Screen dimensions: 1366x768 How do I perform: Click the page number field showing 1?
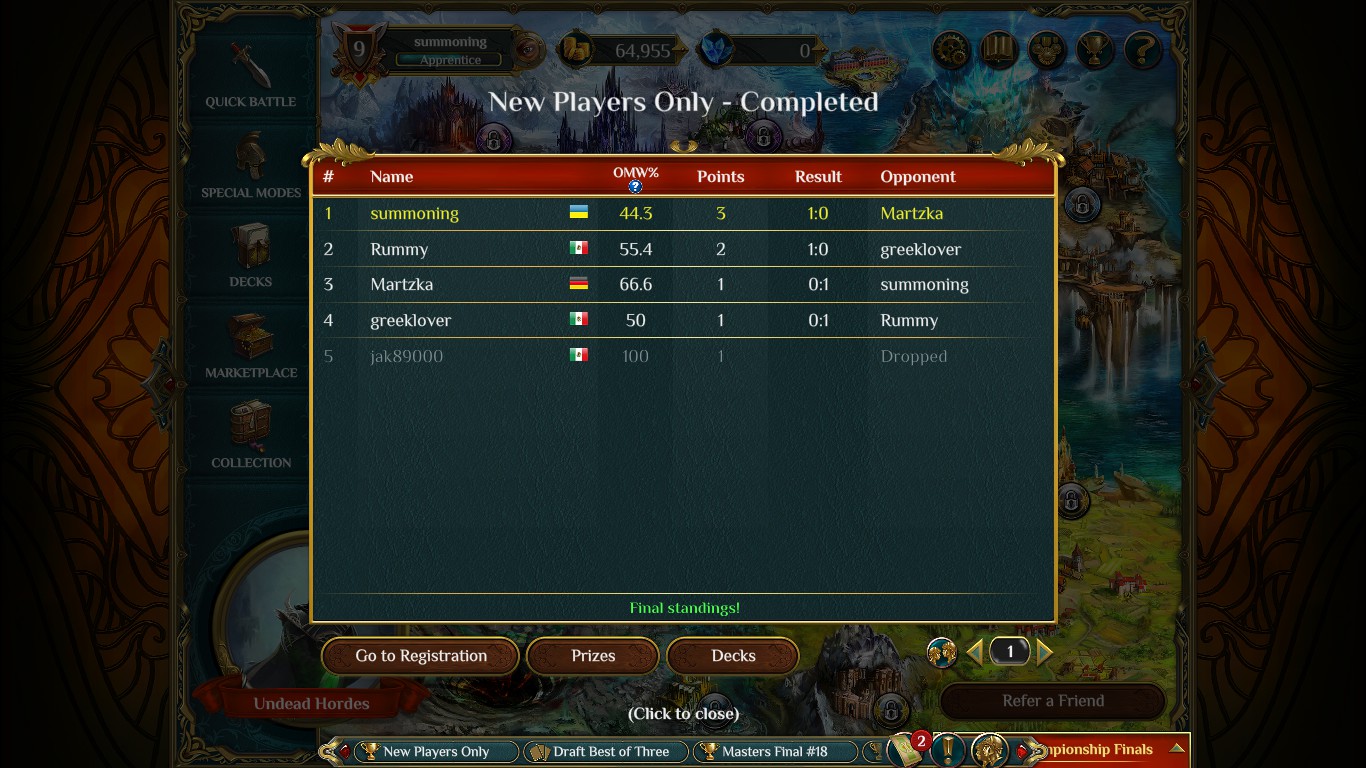click(1010, 651)
